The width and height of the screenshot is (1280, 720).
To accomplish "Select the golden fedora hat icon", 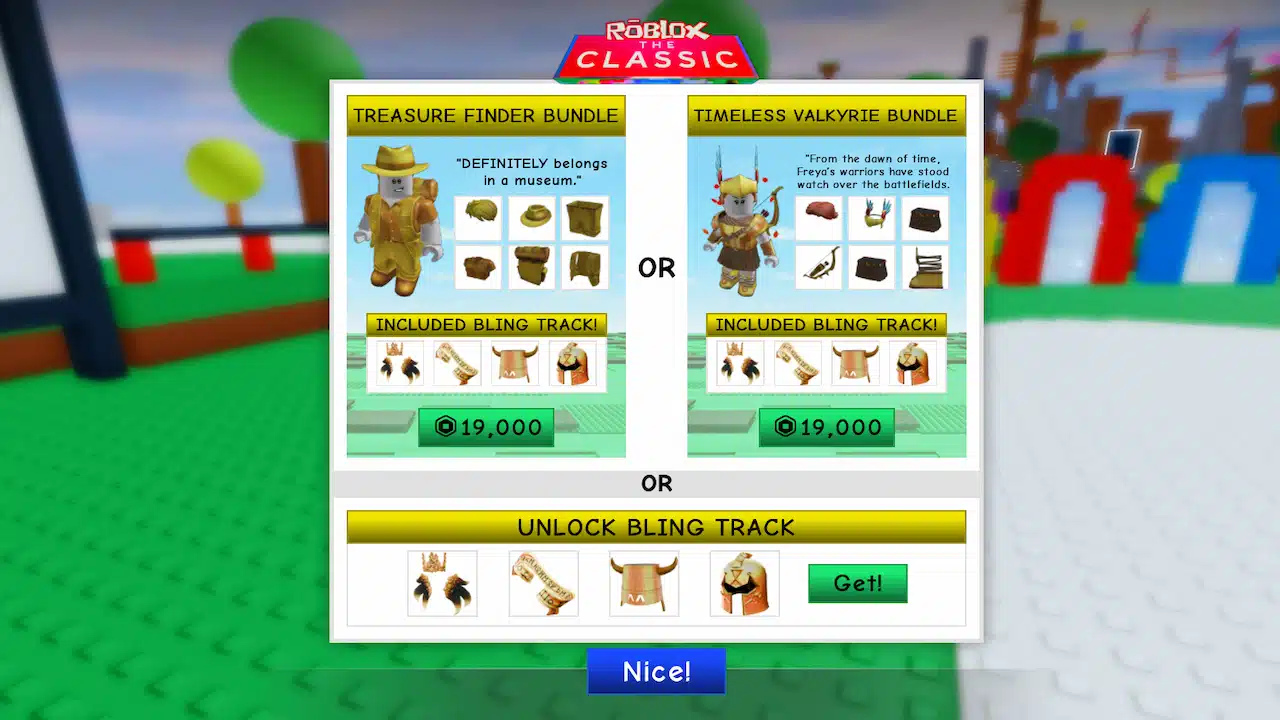I will 531,218.
